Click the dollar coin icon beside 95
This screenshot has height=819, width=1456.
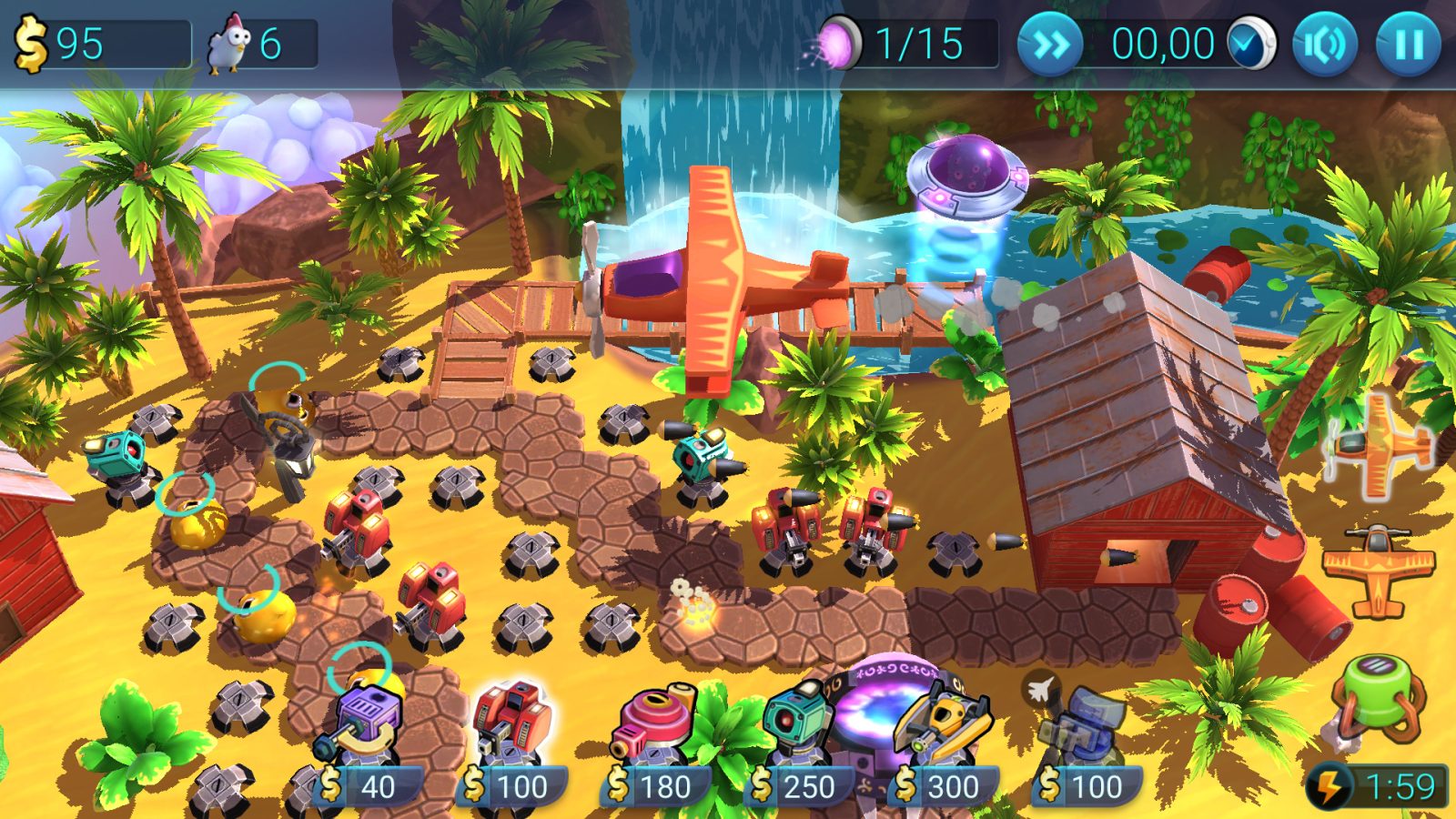coord(30,40)
